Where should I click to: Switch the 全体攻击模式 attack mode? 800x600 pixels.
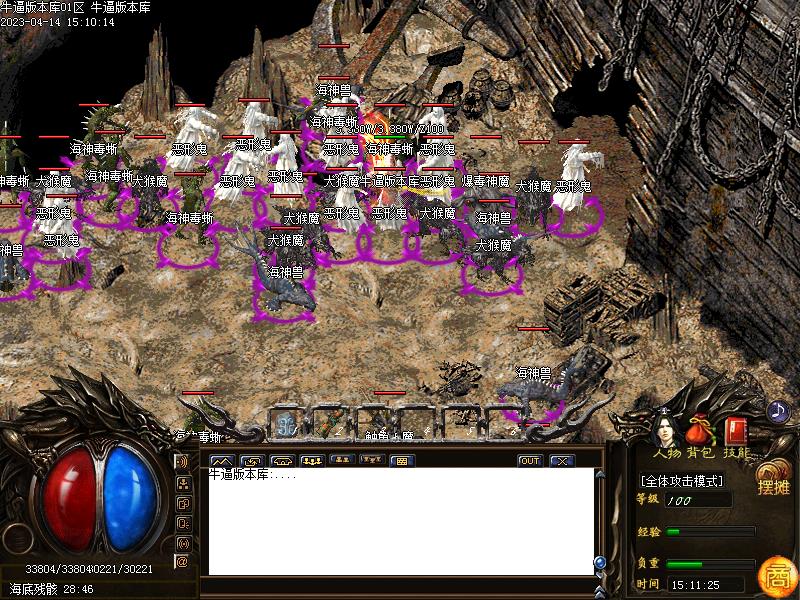click(683, 481)
